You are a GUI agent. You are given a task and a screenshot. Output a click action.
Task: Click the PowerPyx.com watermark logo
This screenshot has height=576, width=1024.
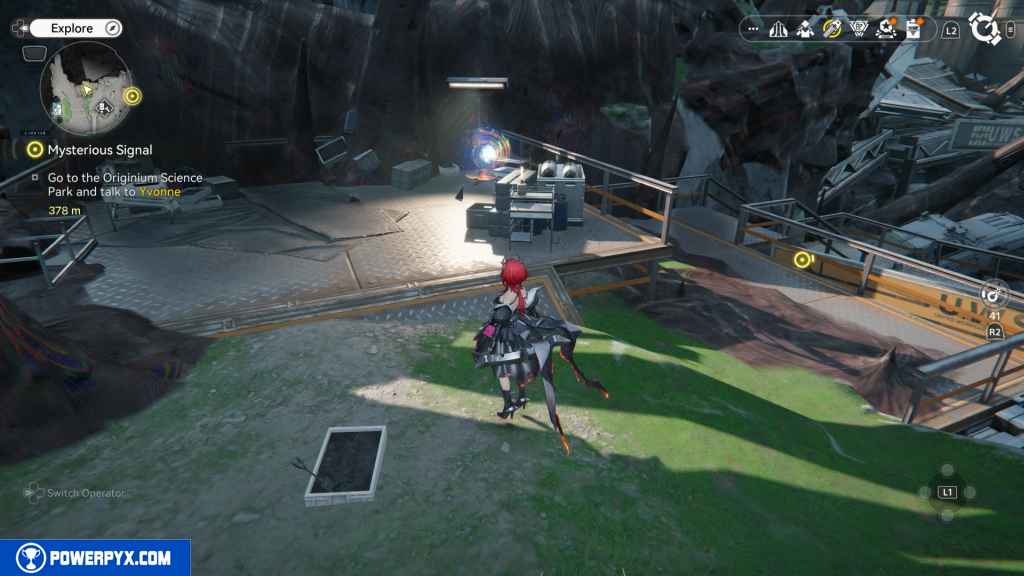[x=95, y=558]
